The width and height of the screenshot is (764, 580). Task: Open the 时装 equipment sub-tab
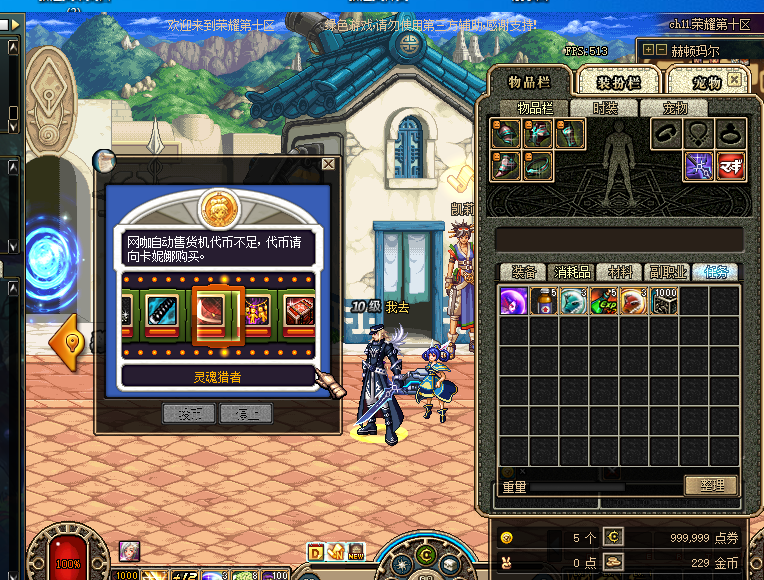[x=606, y=108]
